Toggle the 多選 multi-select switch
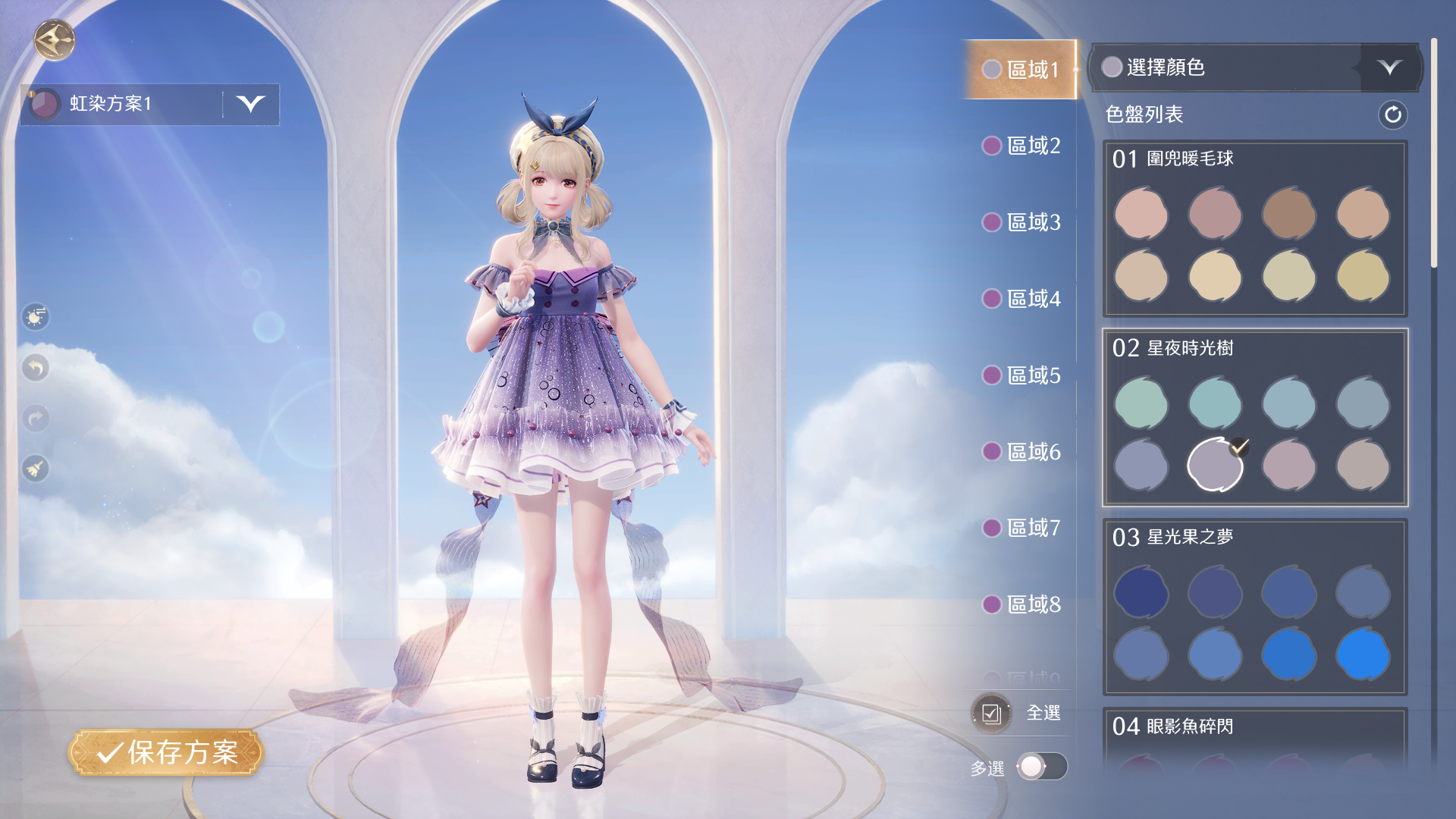Image resolution: width=1456 pixels, height=819 pixels. 1042,767
